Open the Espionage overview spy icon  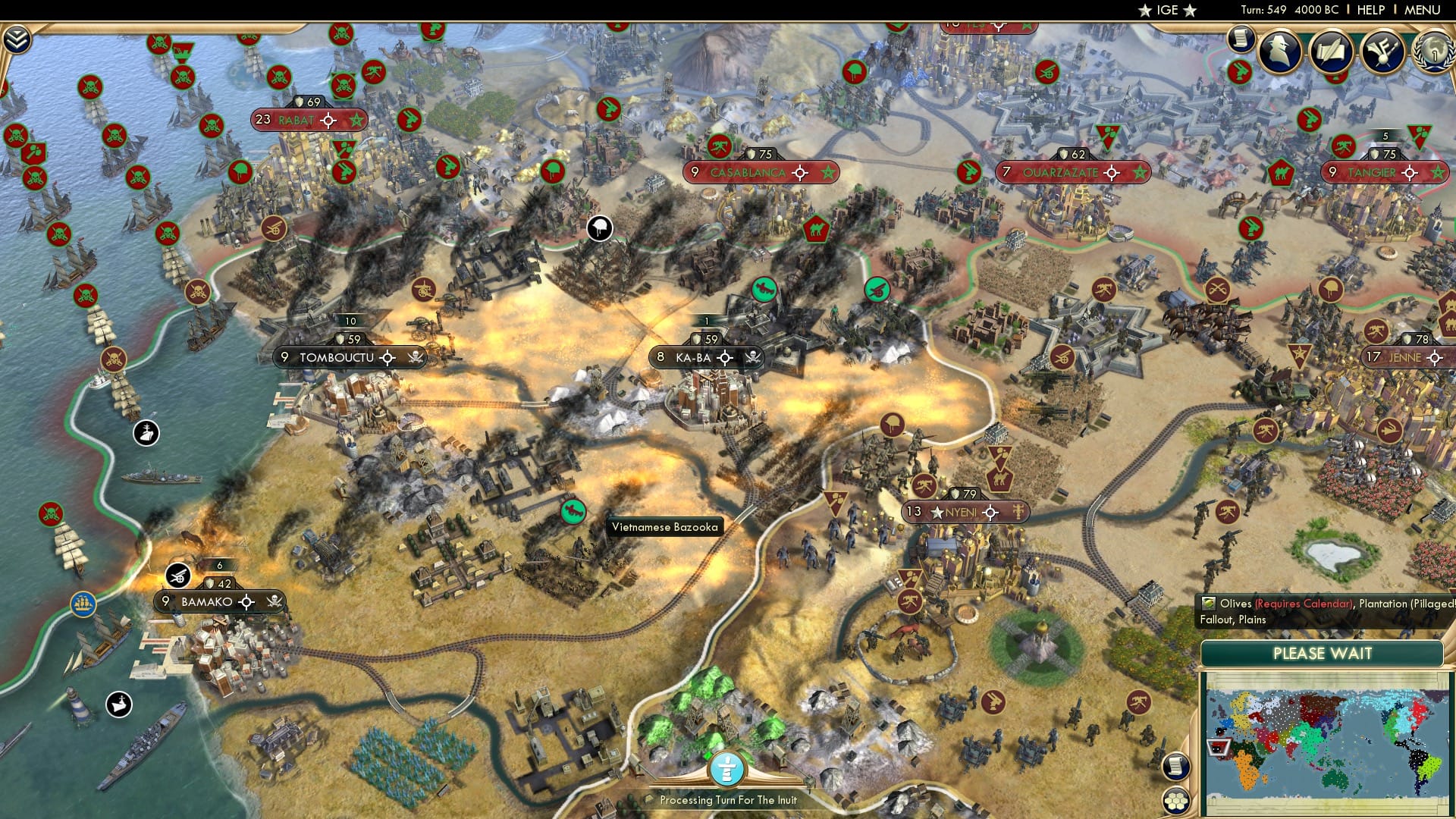pos(1279,52)
